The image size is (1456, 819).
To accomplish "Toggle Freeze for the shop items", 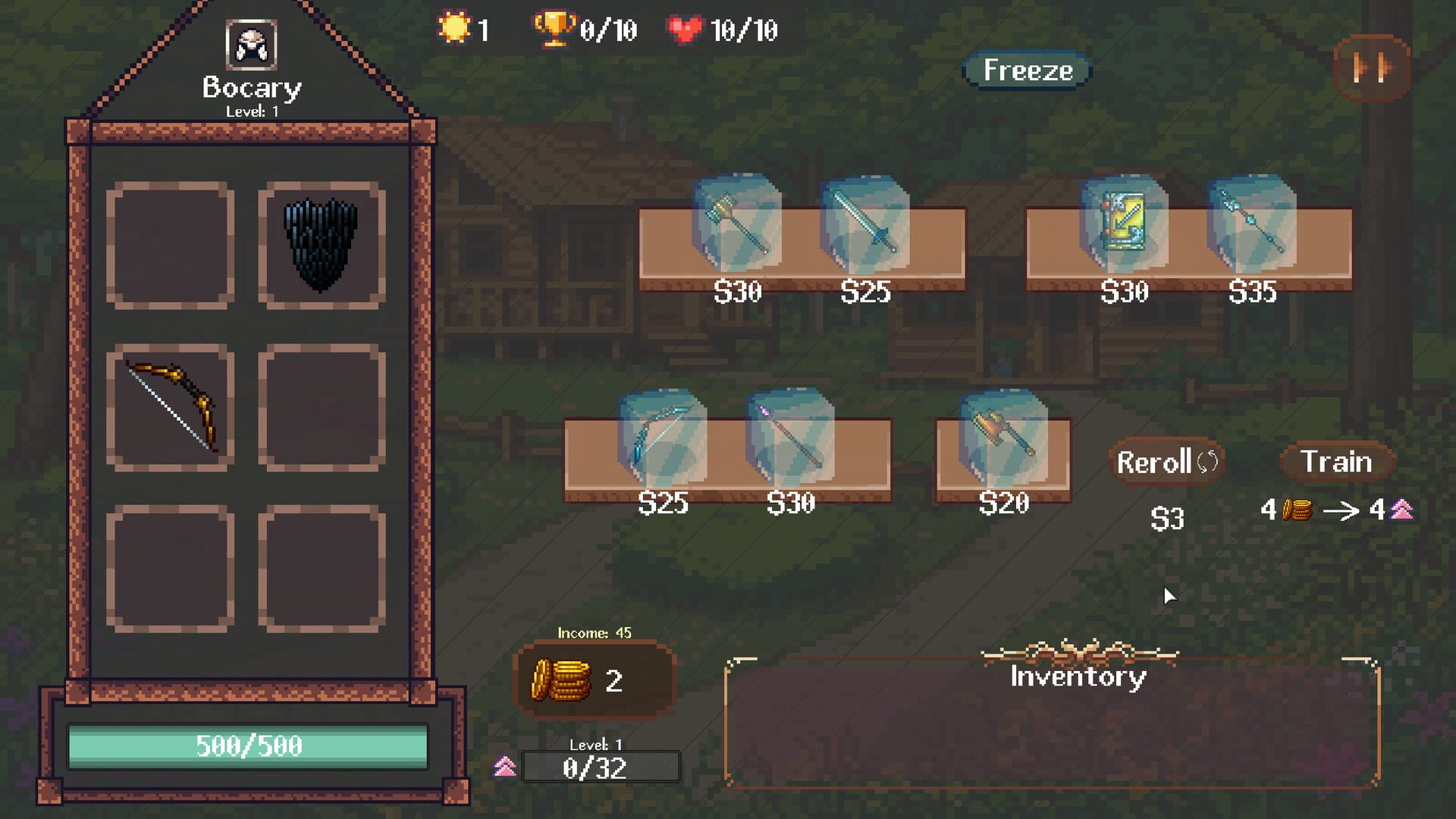I will point(1027,70).
